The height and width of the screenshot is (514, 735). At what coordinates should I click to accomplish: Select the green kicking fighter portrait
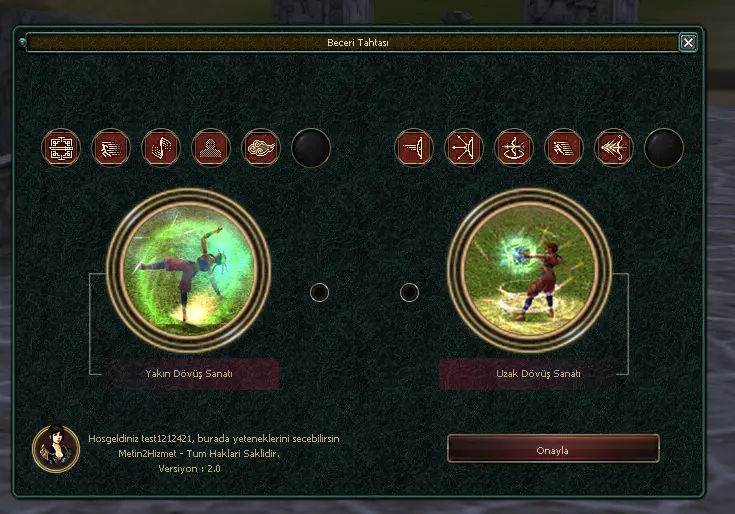[188, 265]
